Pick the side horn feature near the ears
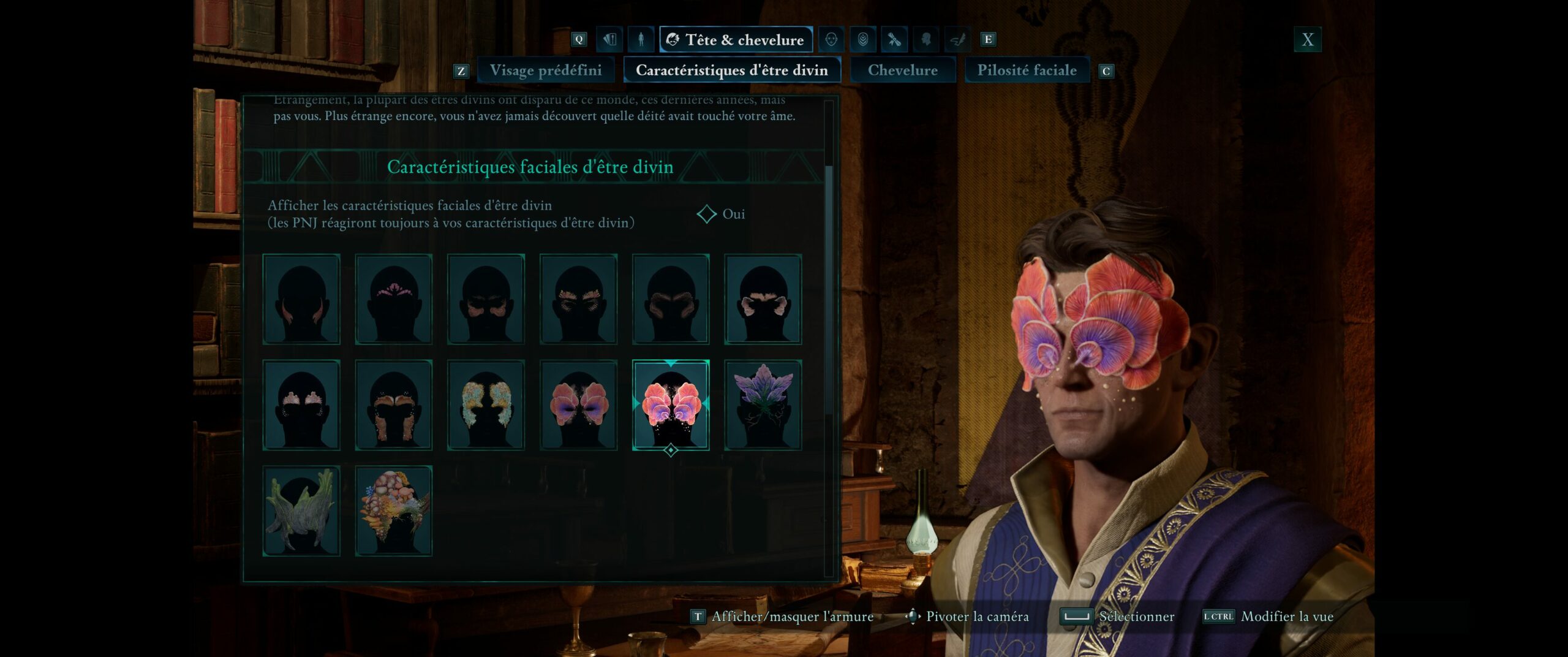1568x657 pixels. click(301, 299)
